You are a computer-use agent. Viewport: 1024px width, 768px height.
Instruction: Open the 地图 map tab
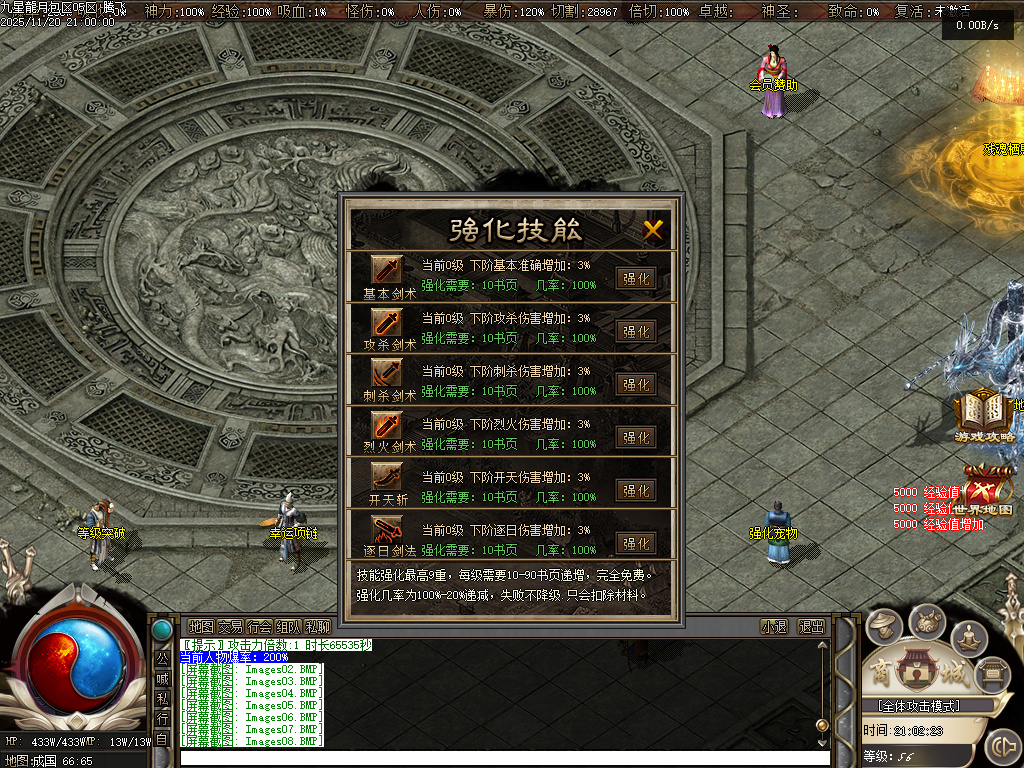(201, 627)
